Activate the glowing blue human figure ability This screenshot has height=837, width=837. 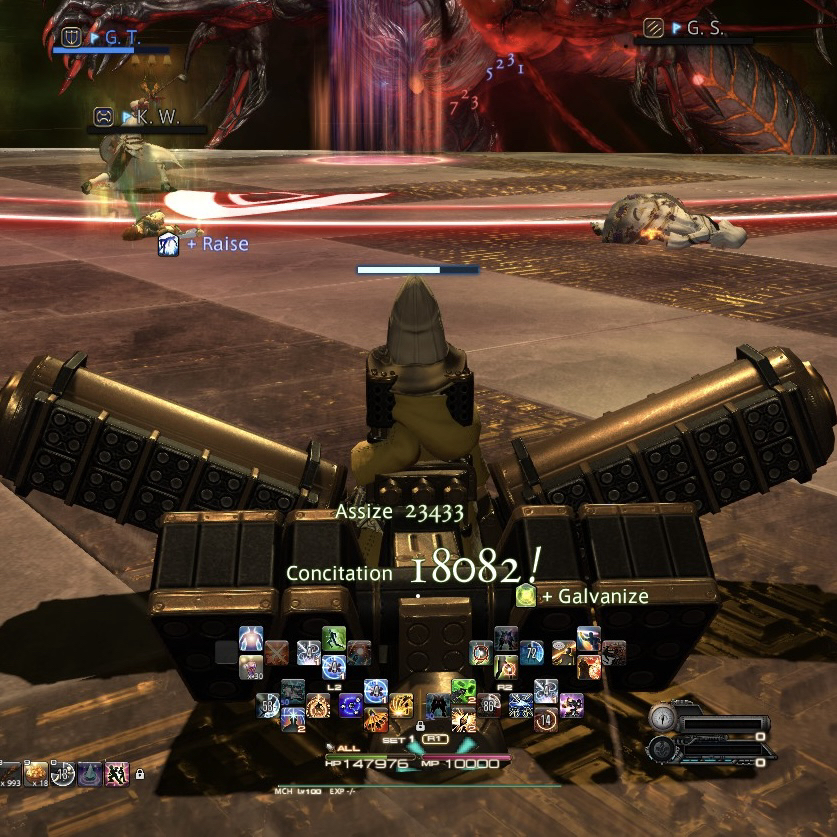(251, 638)
